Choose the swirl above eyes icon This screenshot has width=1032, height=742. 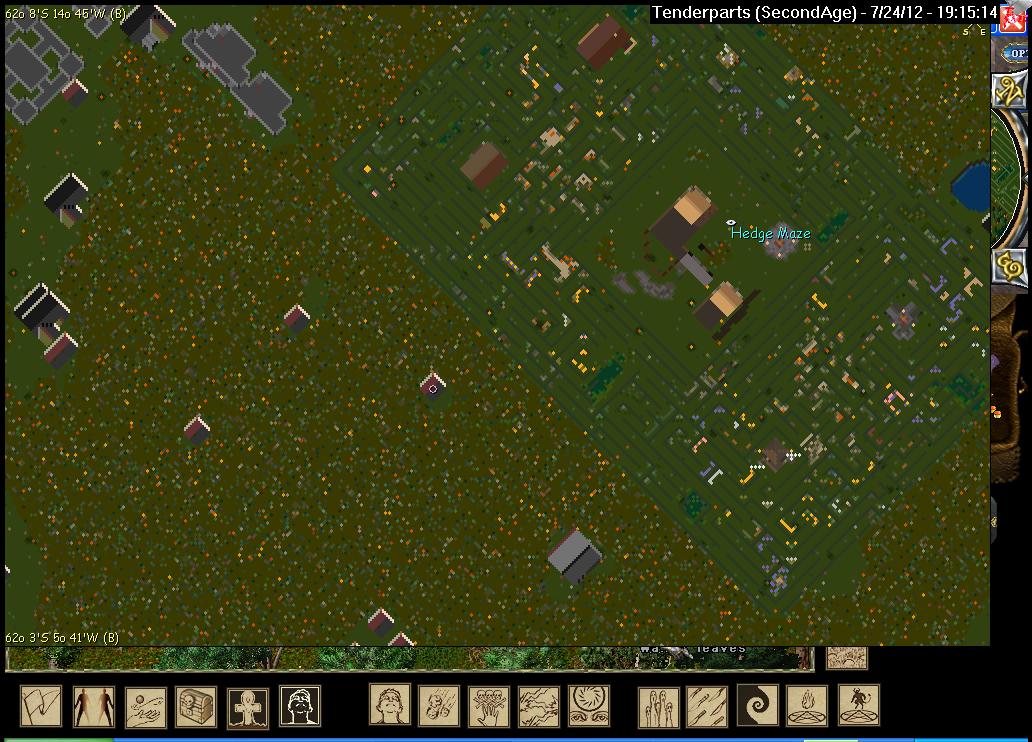590,705
